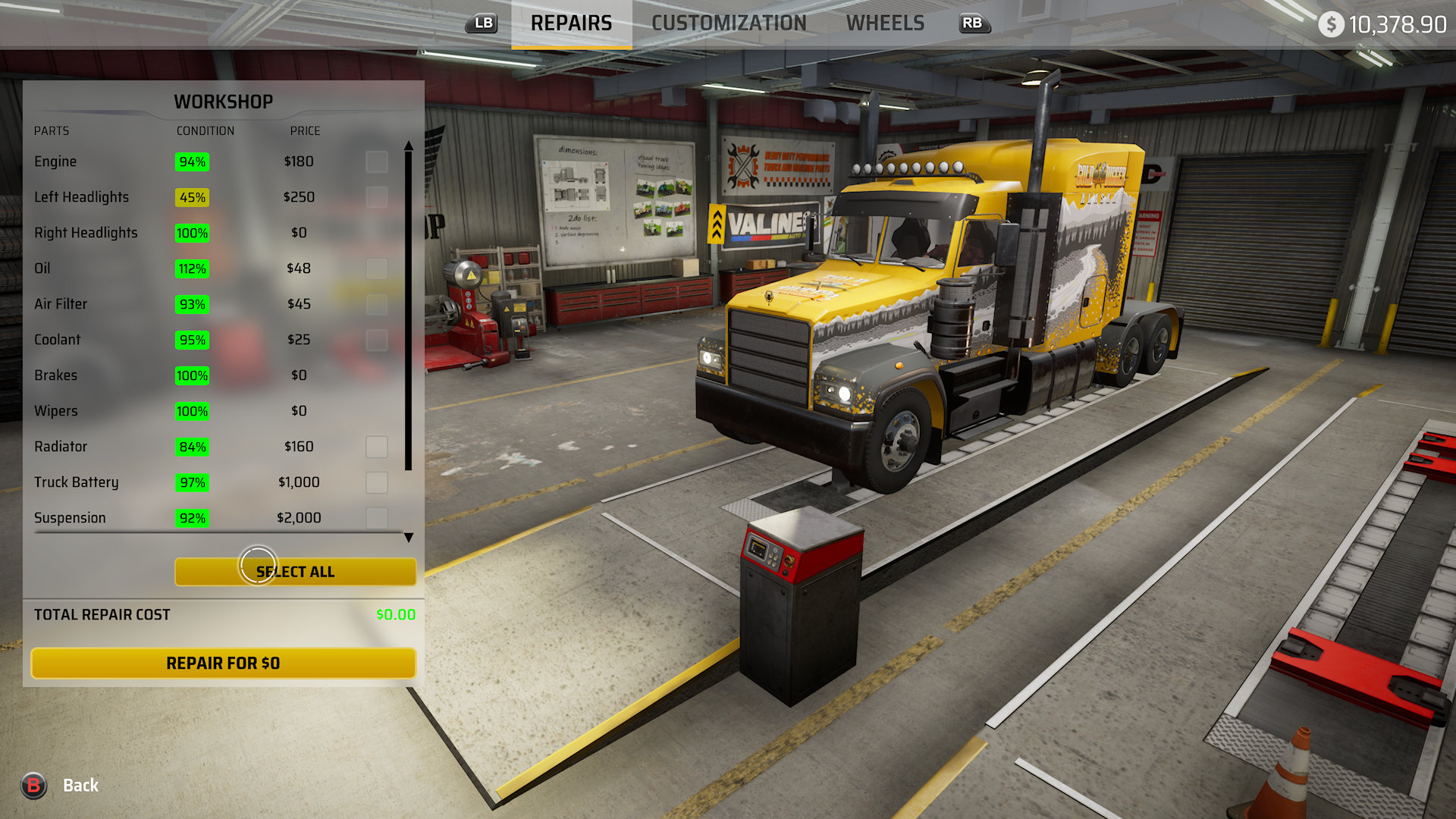Image resolution: width=1456 pixels, height=819 pixels.
Task: Toggle the Air Filter repair checkbox
Action: pos(377,304)
